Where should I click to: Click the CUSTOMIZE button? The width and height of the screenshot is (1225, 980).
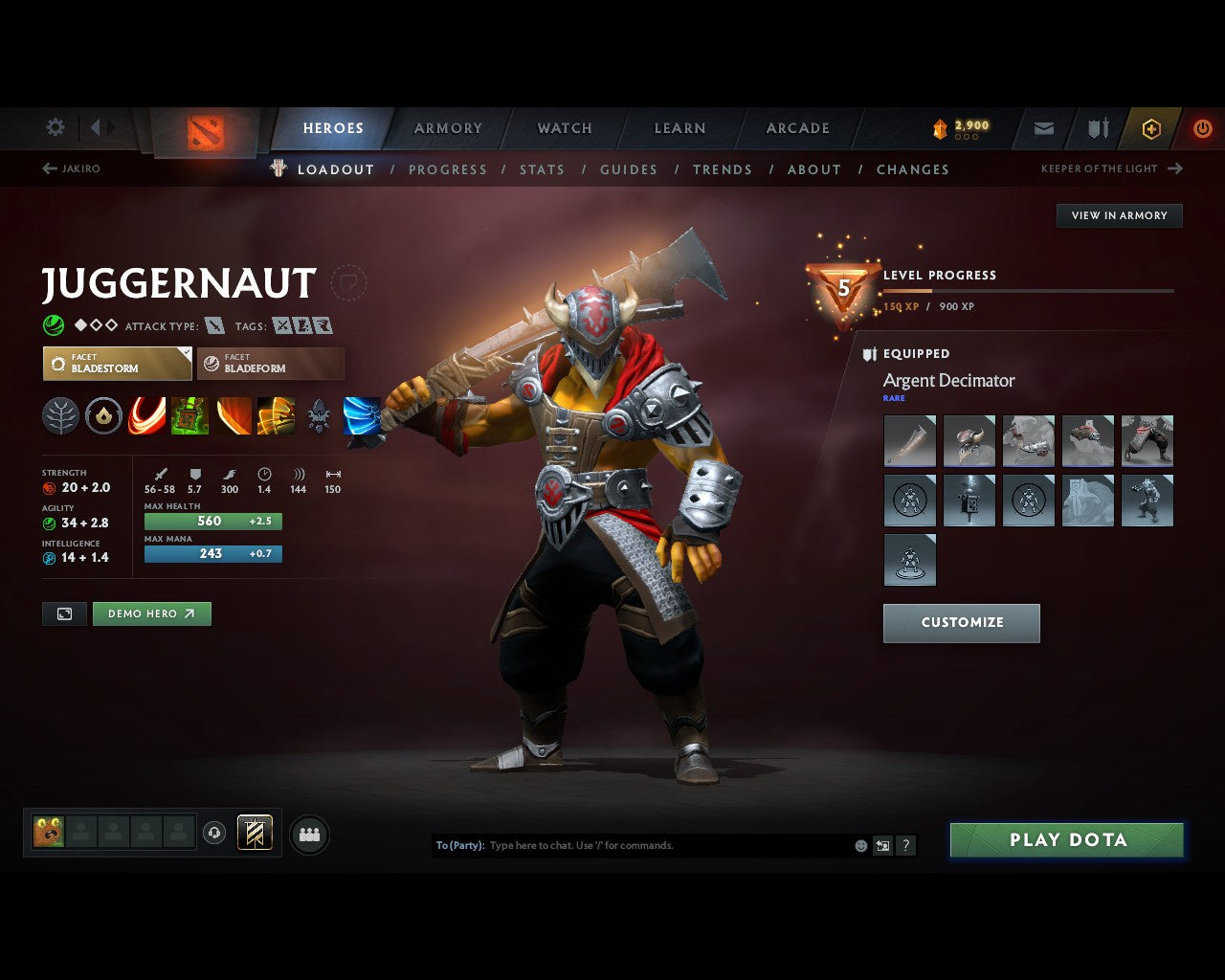click(961, 622)
